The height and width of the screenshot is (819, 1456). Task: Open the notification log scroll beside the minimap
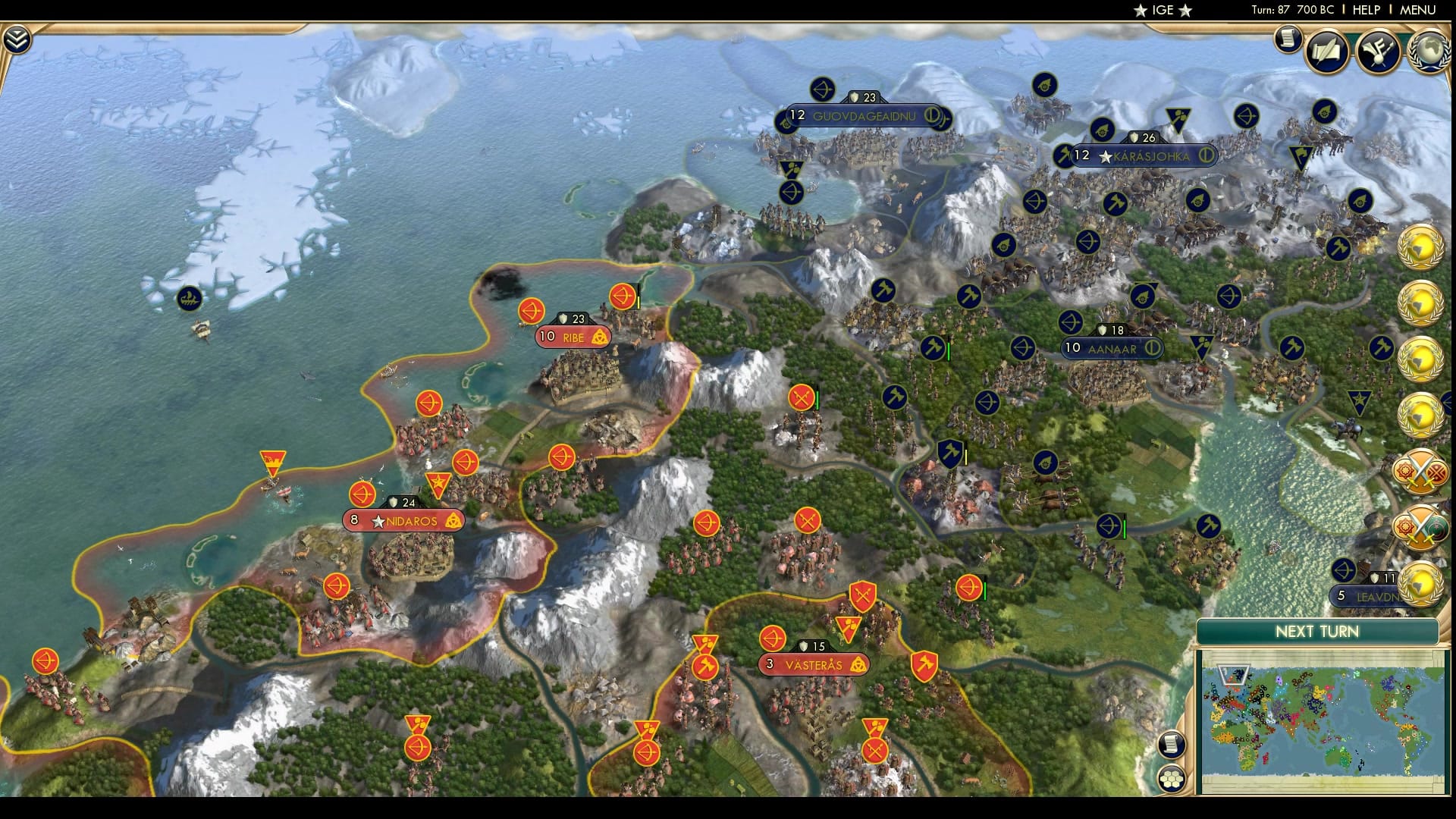click(1172, 744)
